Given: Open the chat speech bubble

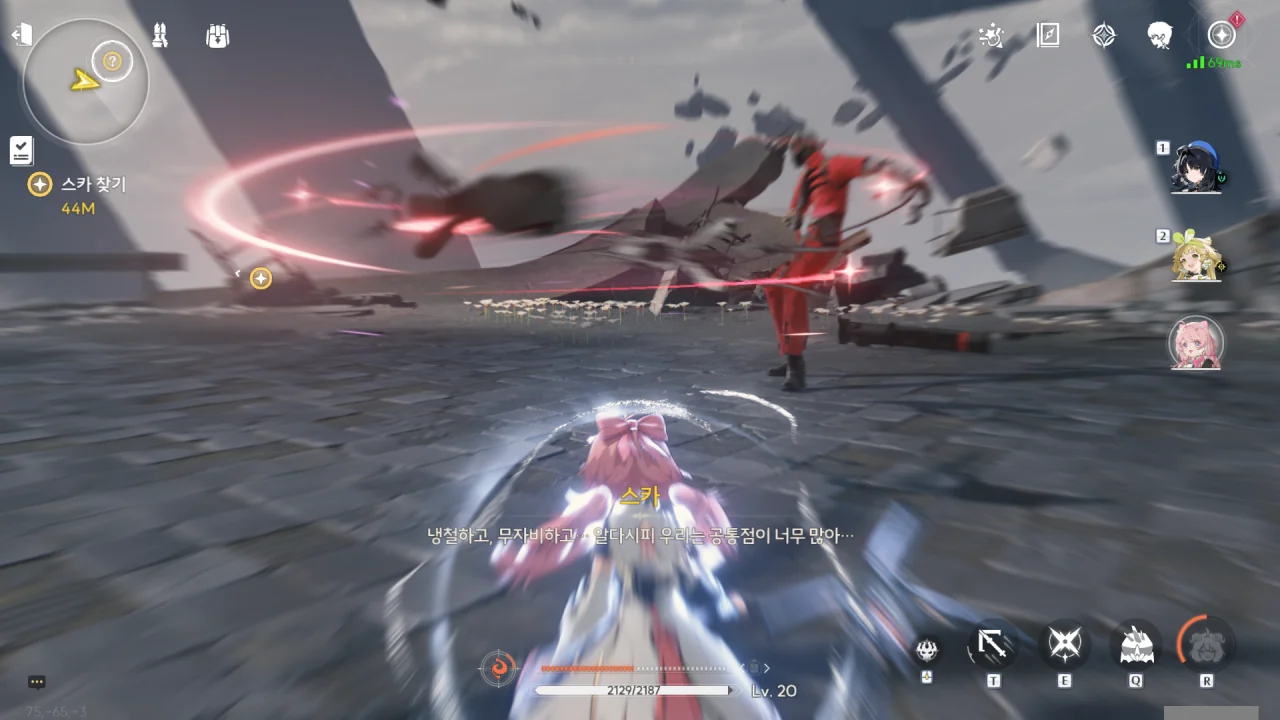Looking at the screenshot, I should [x=37, y=682].
